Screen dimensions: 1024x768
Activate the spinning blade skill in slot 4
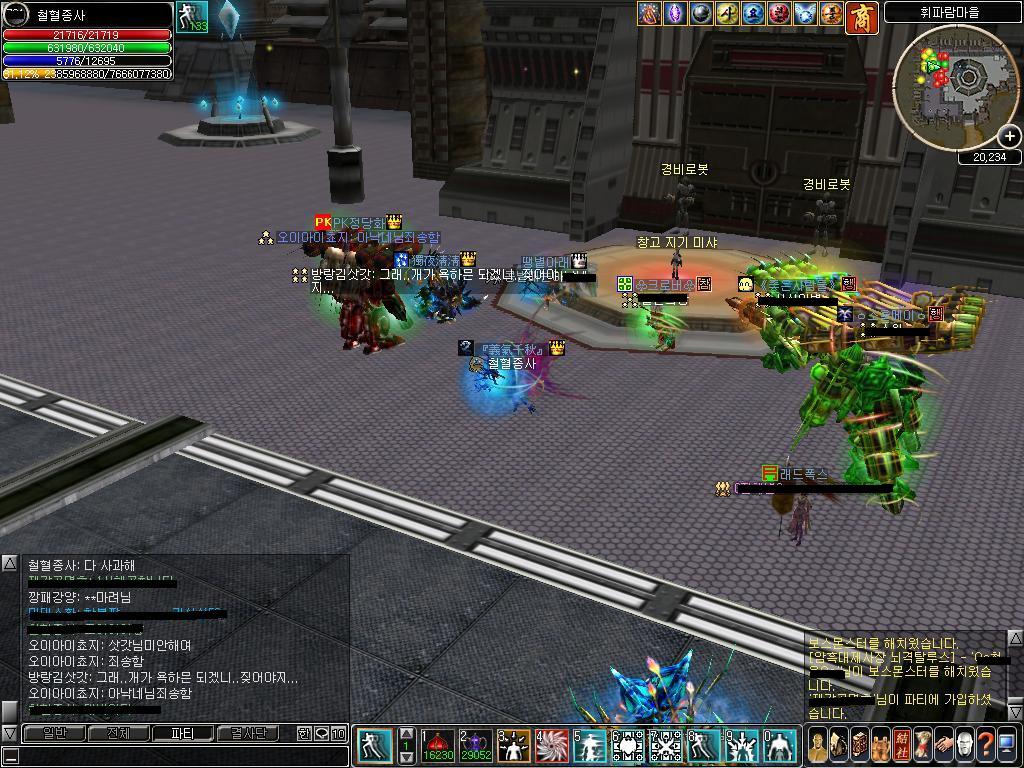(551, 745)
